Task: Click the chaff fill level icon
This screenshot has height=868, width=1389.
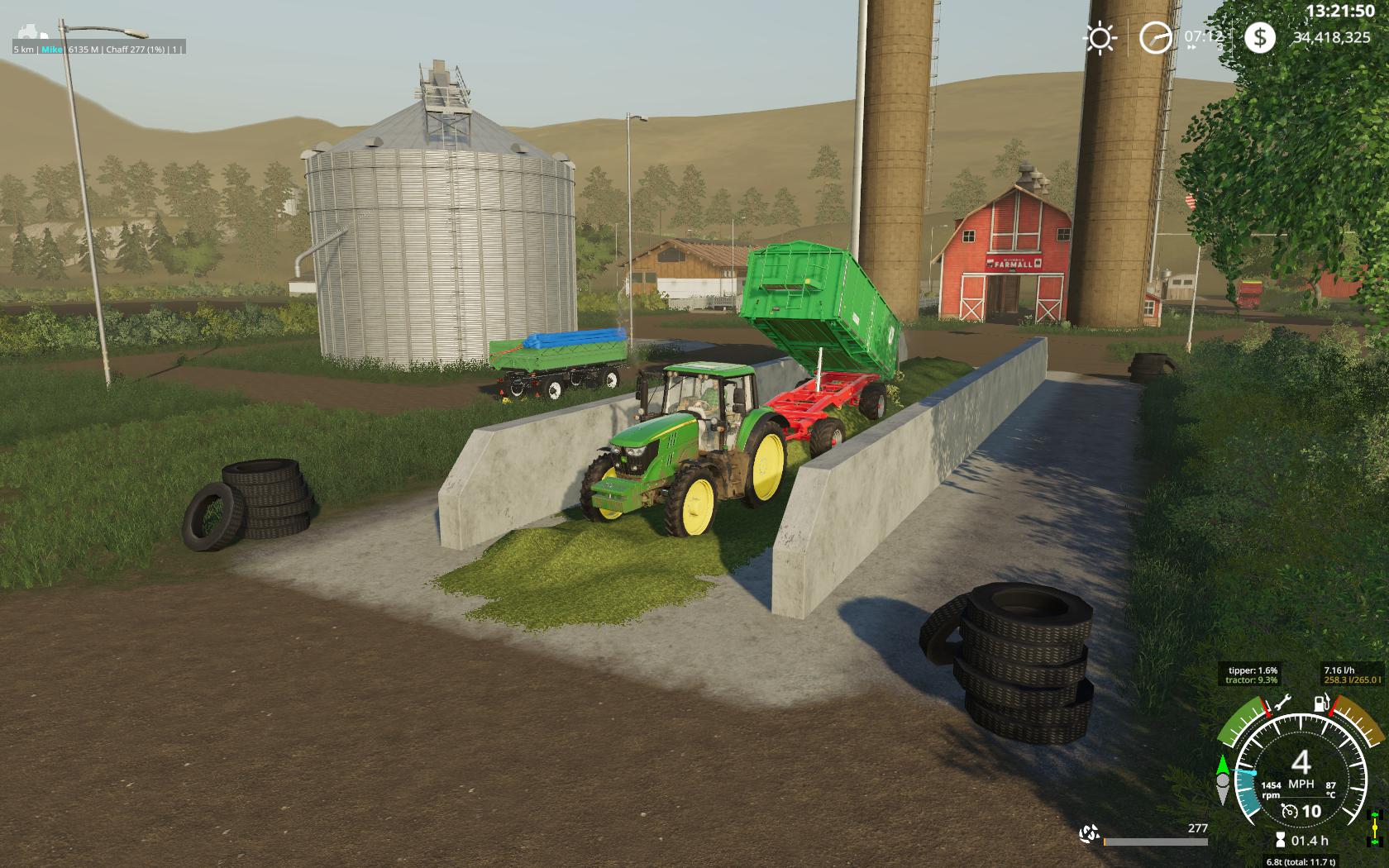Action: point(1090,832)
